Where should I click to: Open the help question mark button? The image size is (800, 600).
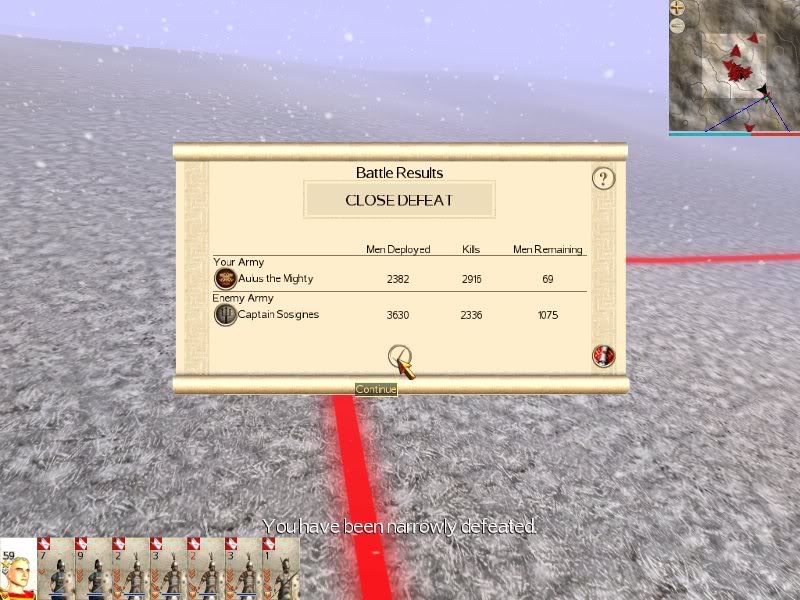click(x=602, y=179)
